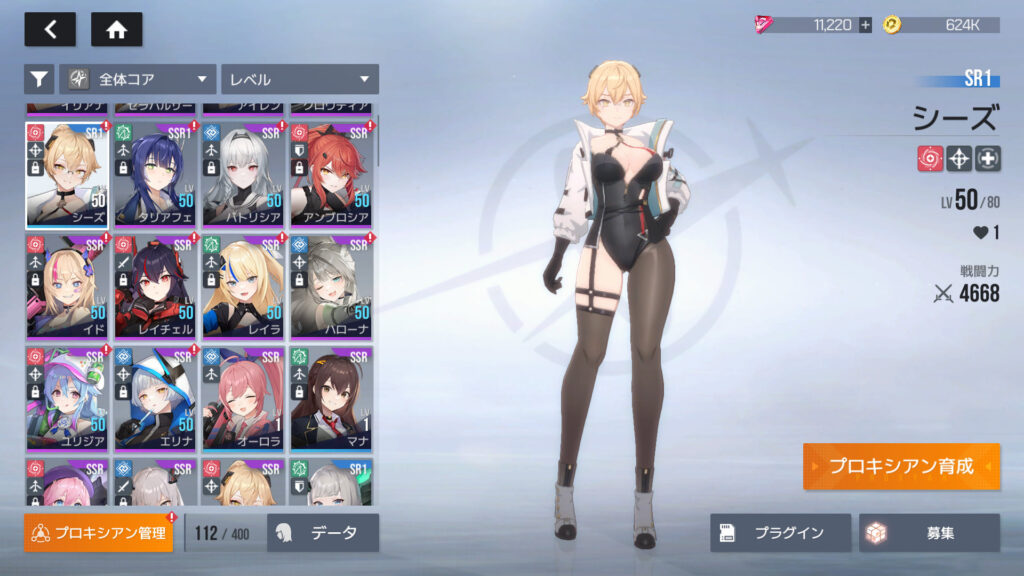Return to the home screen
Image resolution: width=1024 pixels, height=576 pixels.
coord(116,29)
